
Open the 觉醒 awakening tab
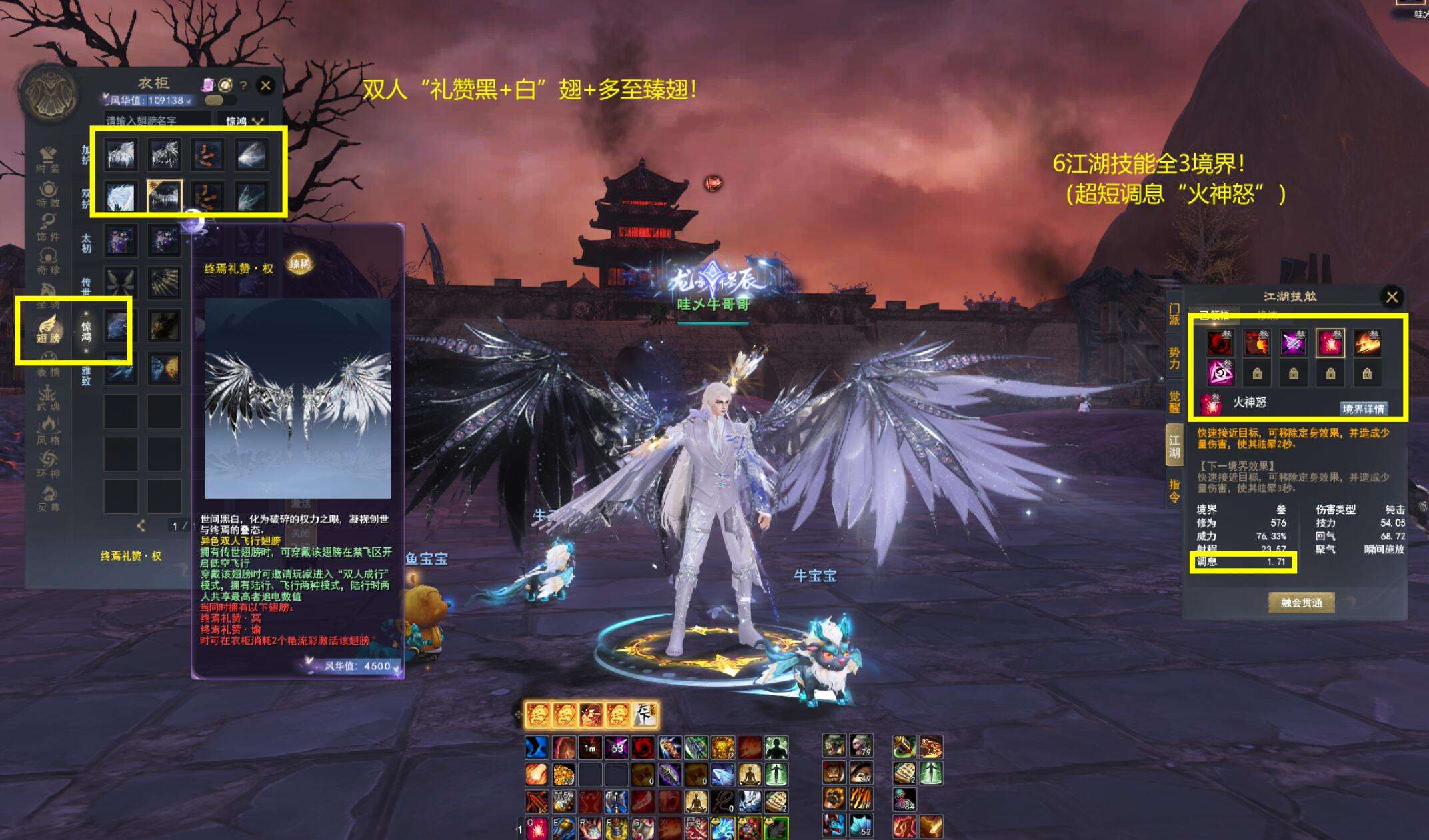1174,402
